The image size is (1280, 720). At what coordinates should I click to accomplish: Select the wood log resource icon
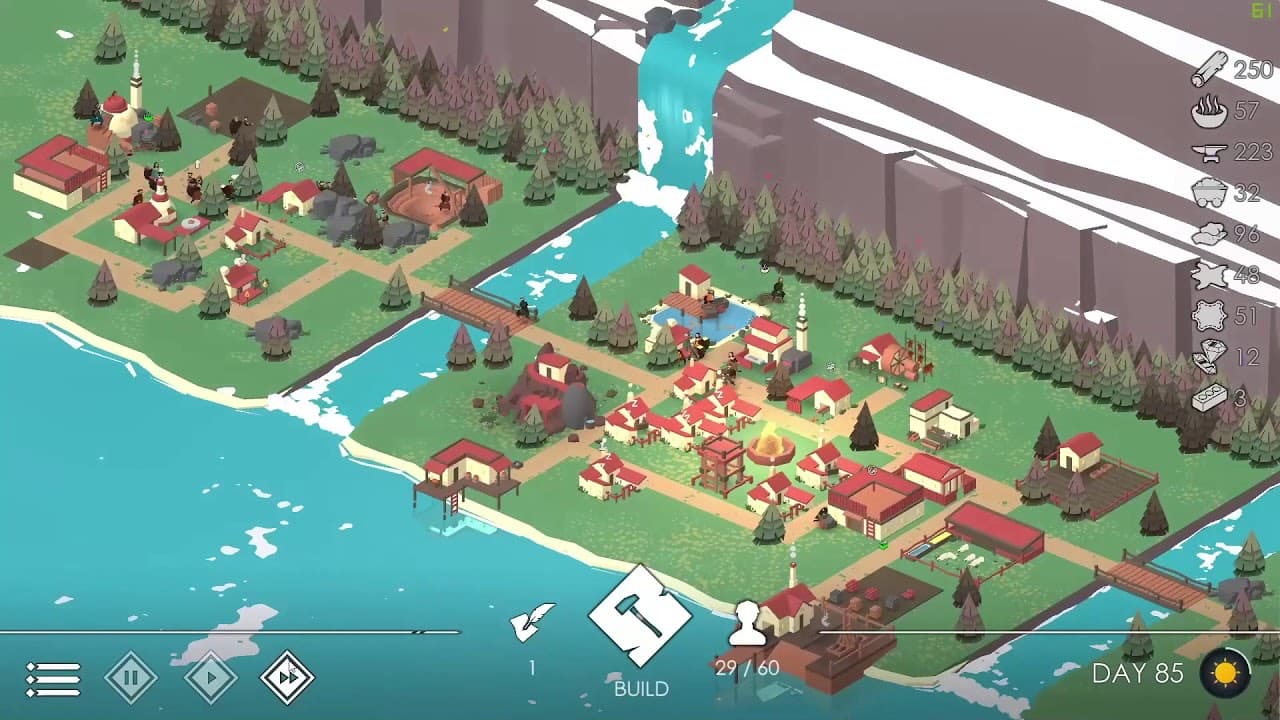click(x=1210, y=70)
